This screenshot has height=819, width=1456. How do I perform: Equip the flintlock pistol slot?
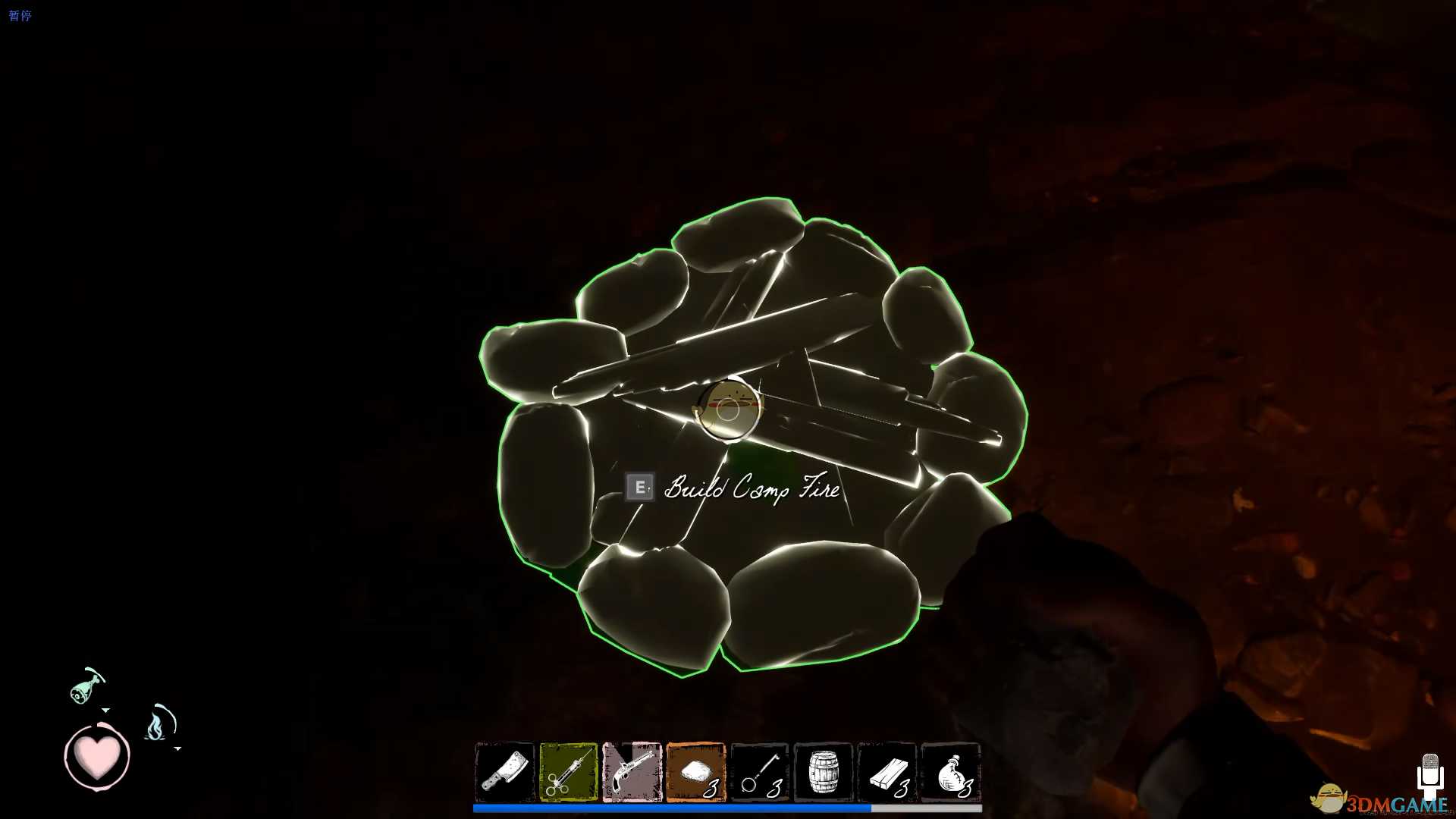click(x=632, y=772)
